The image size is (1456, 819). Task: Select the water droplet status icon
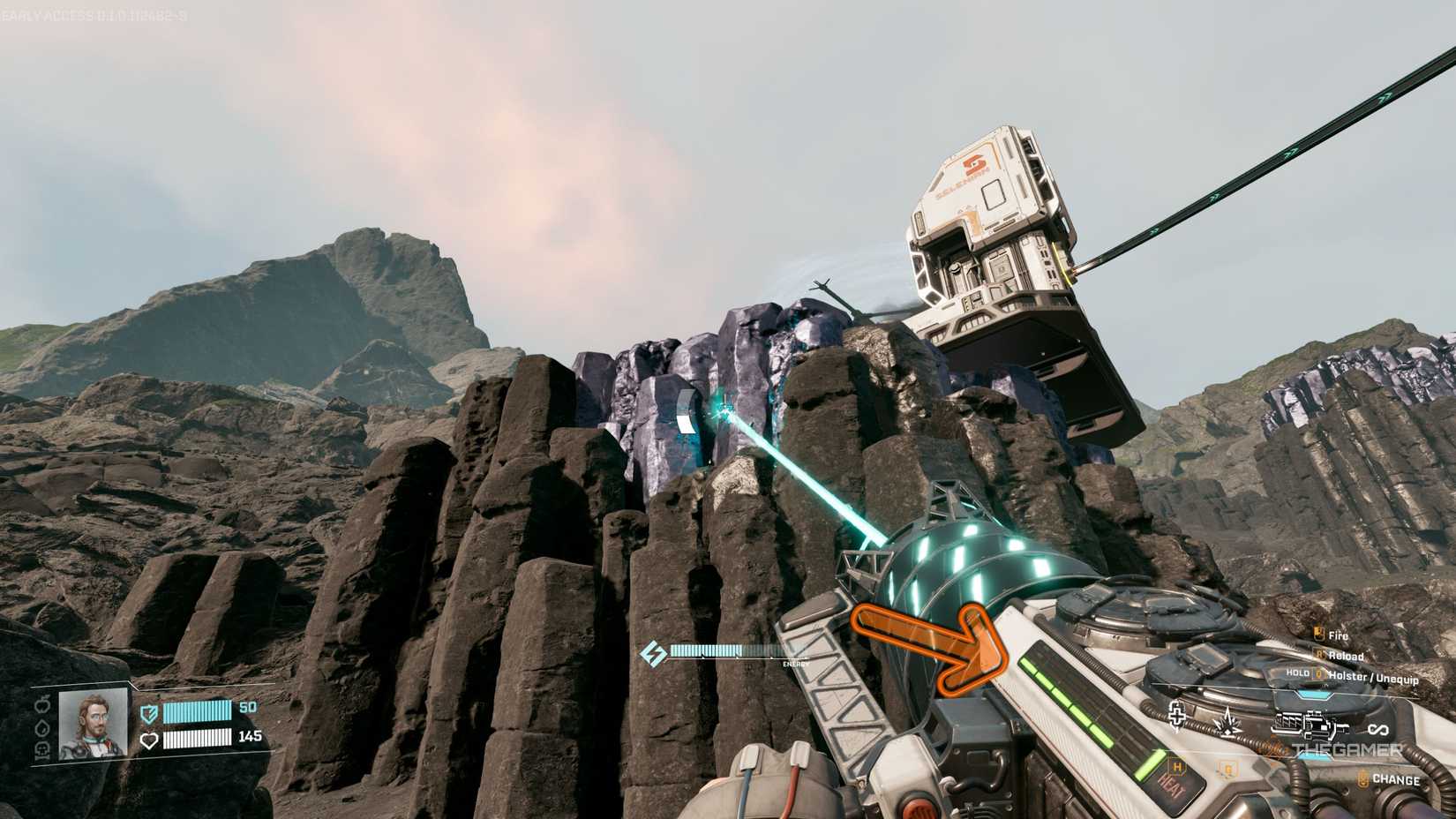pyautogui.click(x=41, y=726)
